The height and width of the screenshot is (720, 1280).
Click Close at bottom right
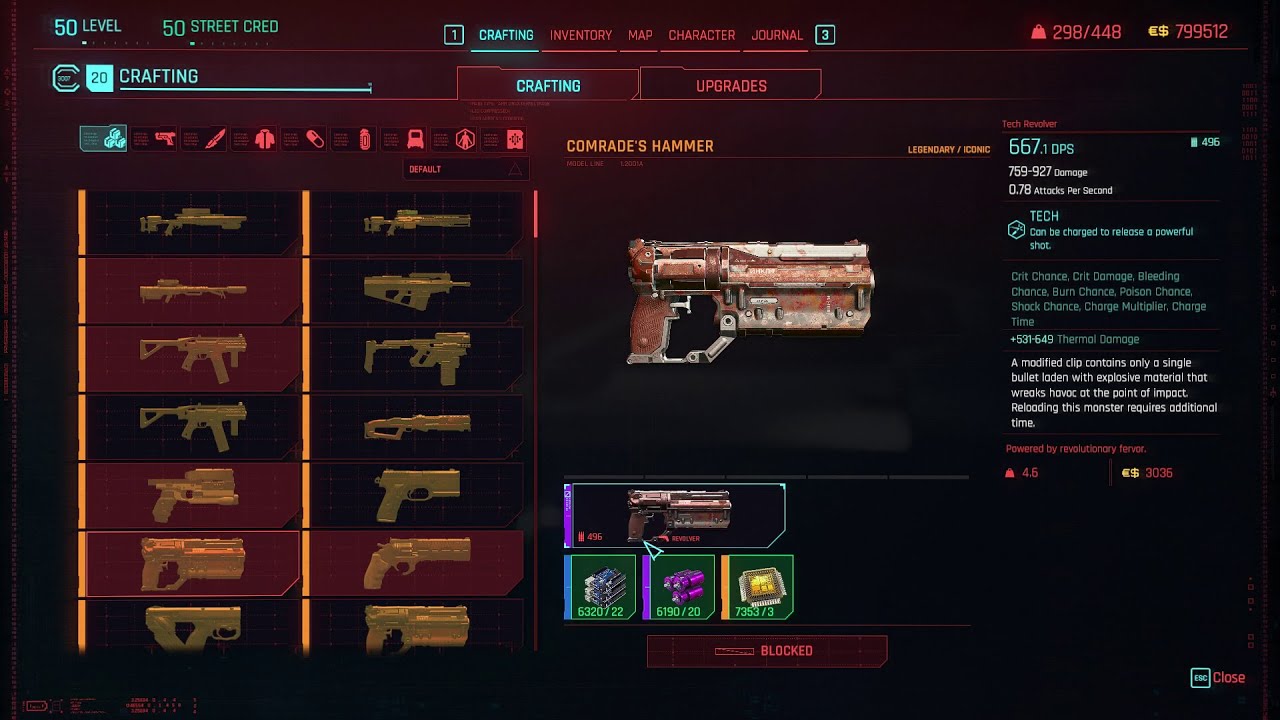pyautogui.click(x=1222, y=677)
